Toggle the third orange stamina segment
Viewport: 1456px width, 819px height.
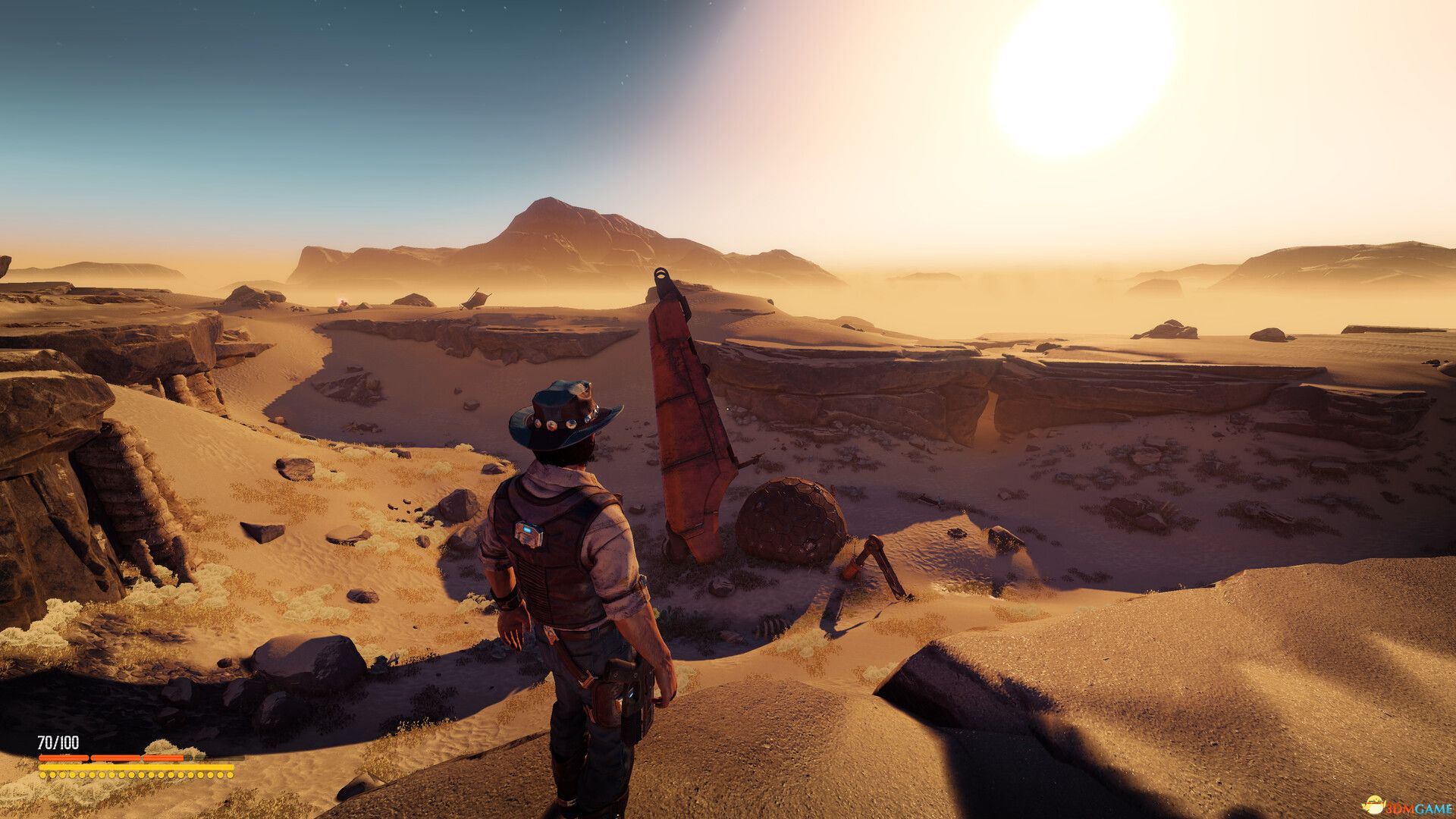pyautogui.click(x=163, y=758)
